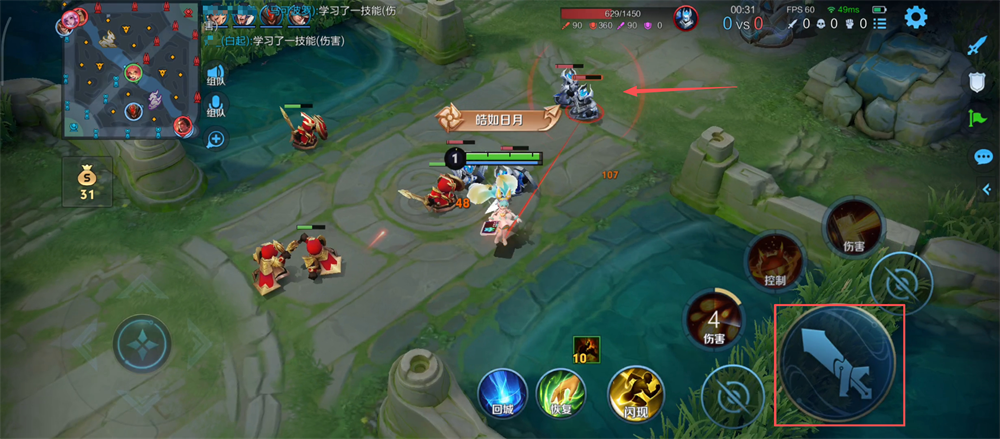Use the 恢复 heal spell
The height and width of the screenshot is (439, 1000).
click(x=560, y=388)
